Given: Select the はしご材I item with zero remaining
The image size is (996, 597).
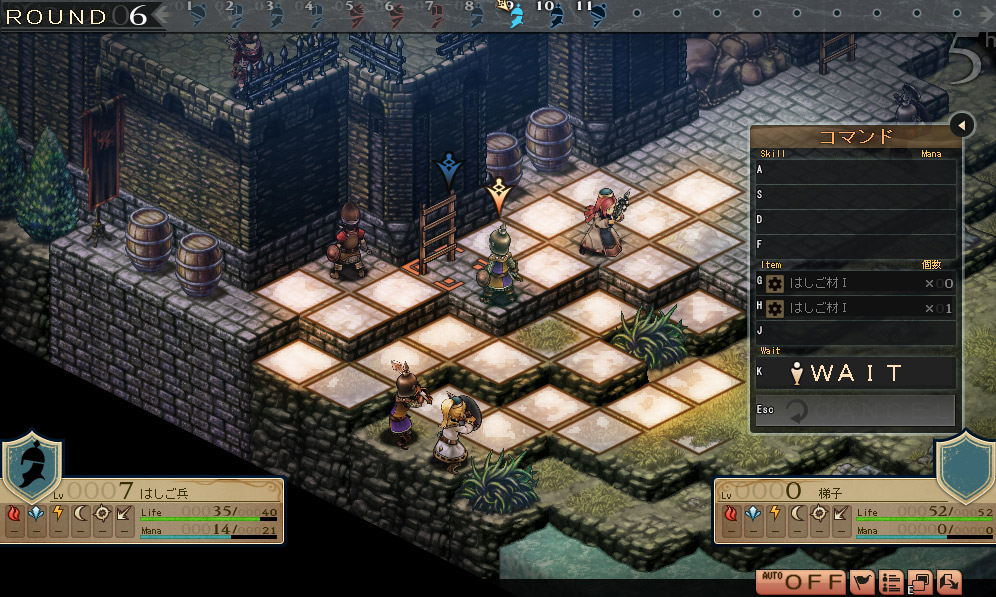Looking at the screenshot, I should 856,283.
